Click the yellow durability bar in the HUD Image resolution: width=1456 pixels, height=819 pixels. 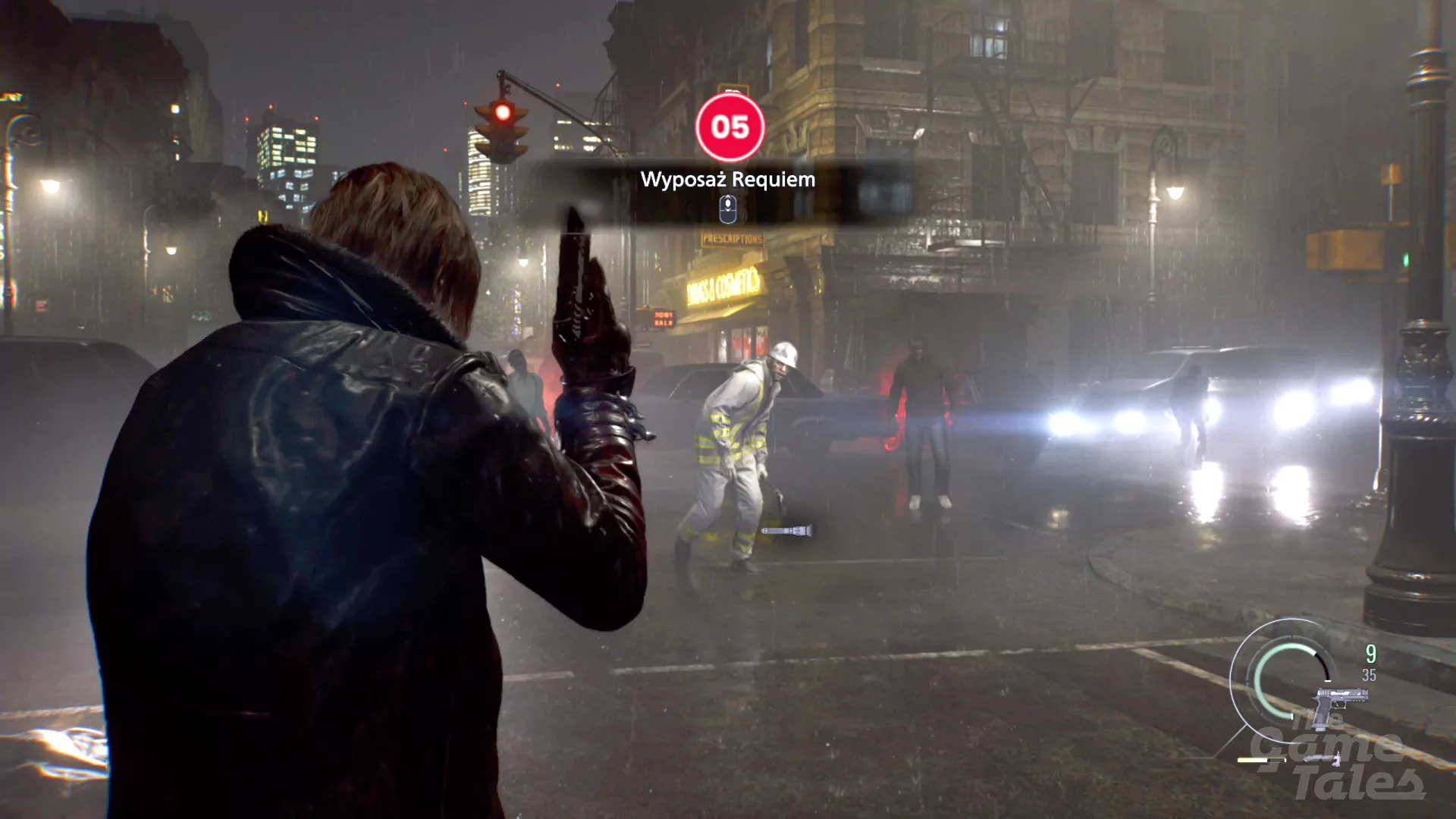coord(1260,760)
